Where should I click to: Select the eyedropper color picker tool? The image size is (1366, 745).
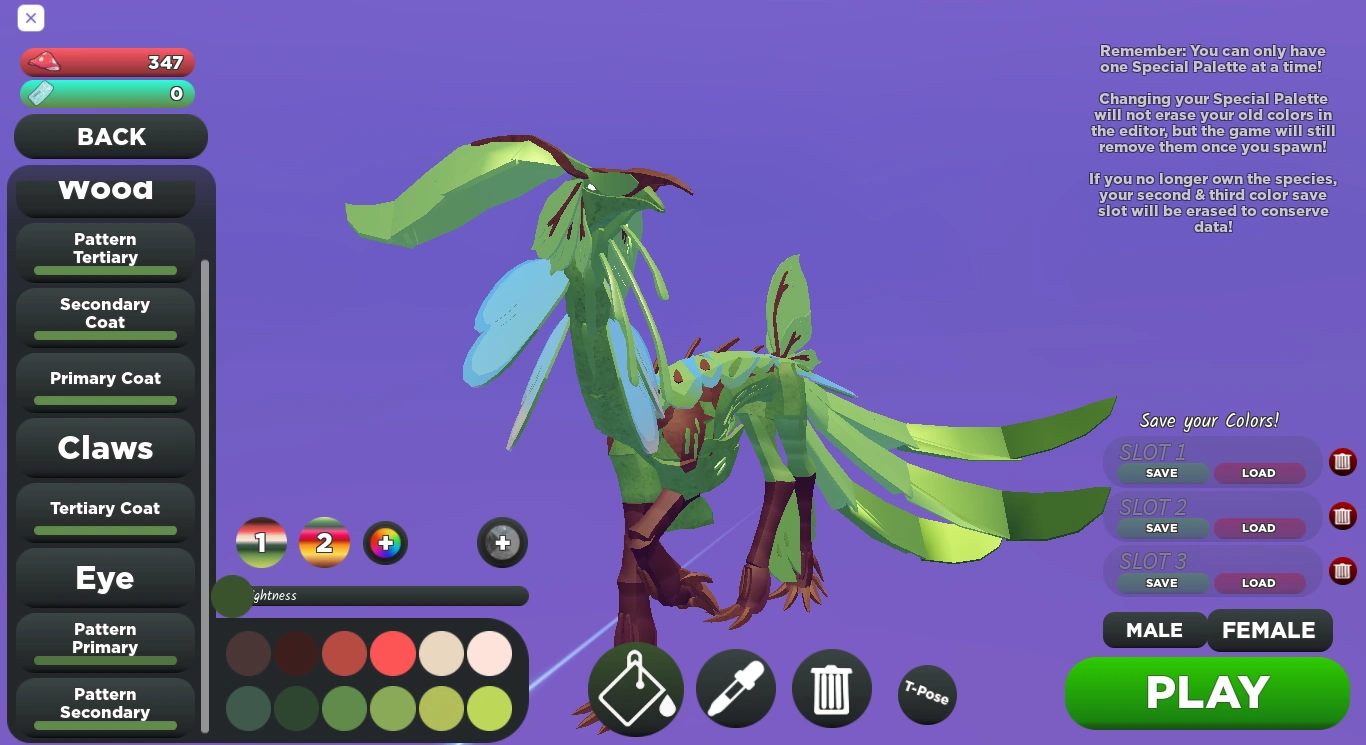[x=735, y=688]
